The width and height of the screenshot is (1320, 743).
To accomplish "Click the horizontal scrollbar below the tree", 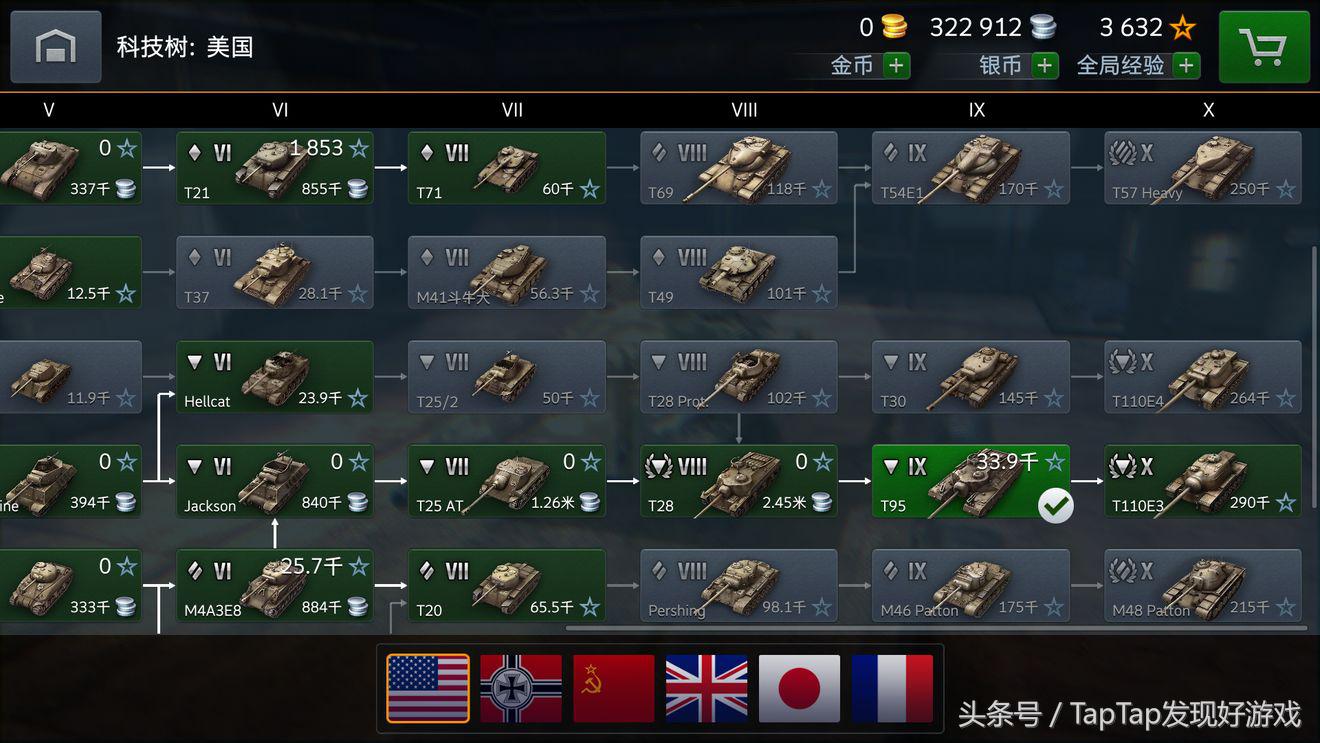I will [934, 629].
